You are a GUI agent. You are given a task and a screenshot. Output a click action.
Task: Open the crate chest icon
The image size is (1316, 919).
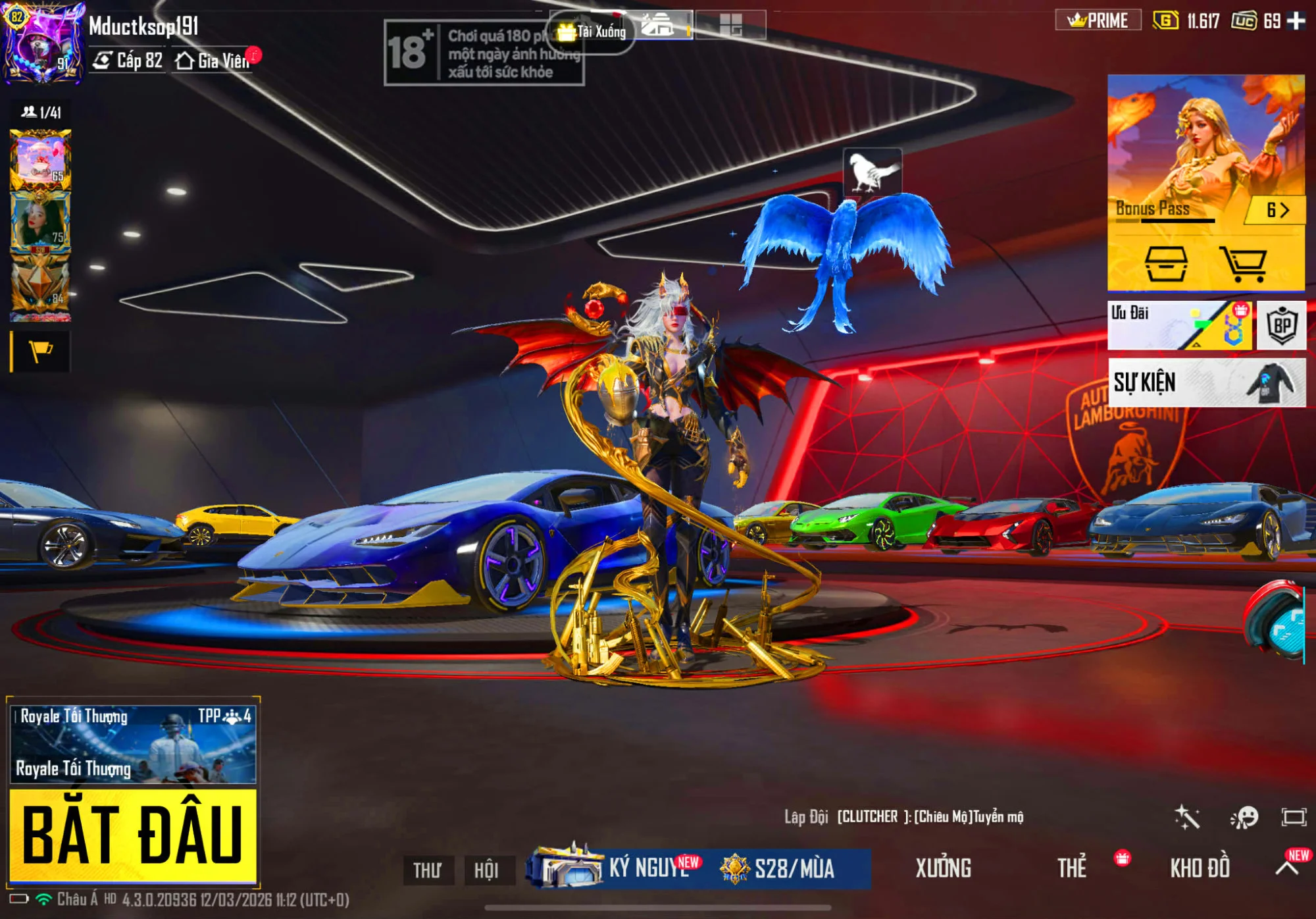point(1166,263)
